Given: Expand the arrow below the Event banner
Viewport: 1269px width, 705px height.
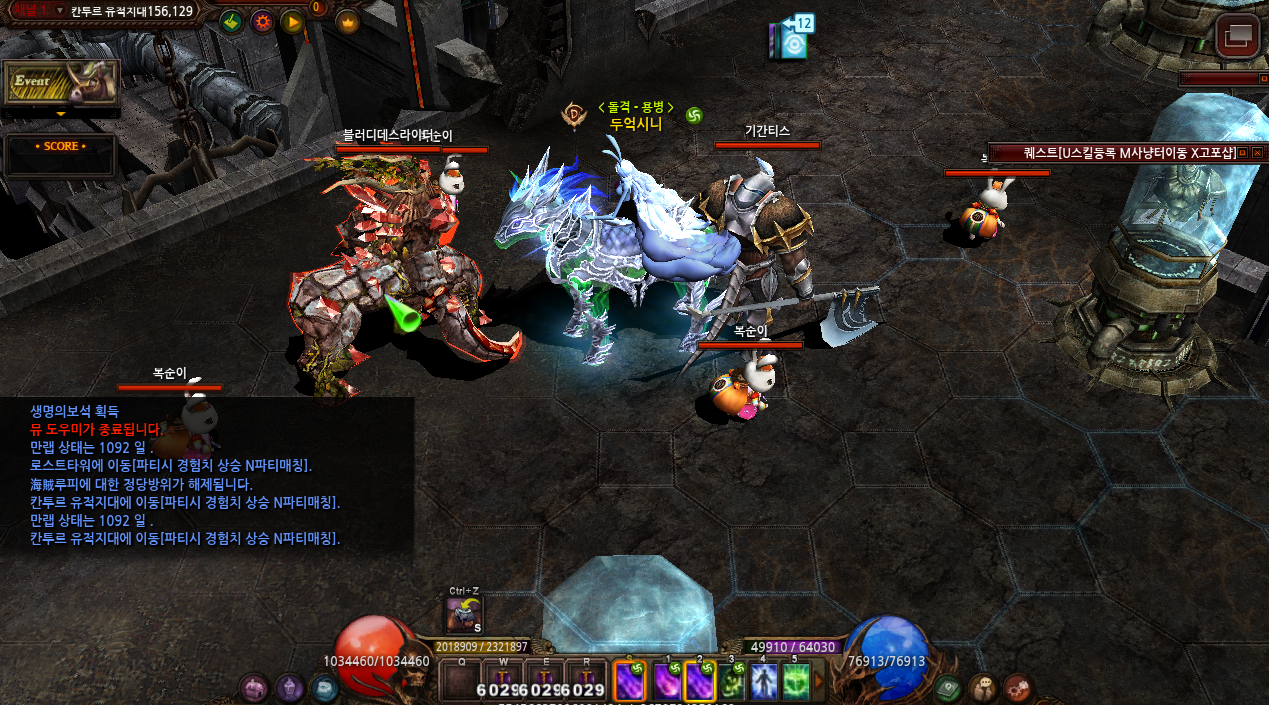Looking at the screenshot, I should (x=61, y=114).
